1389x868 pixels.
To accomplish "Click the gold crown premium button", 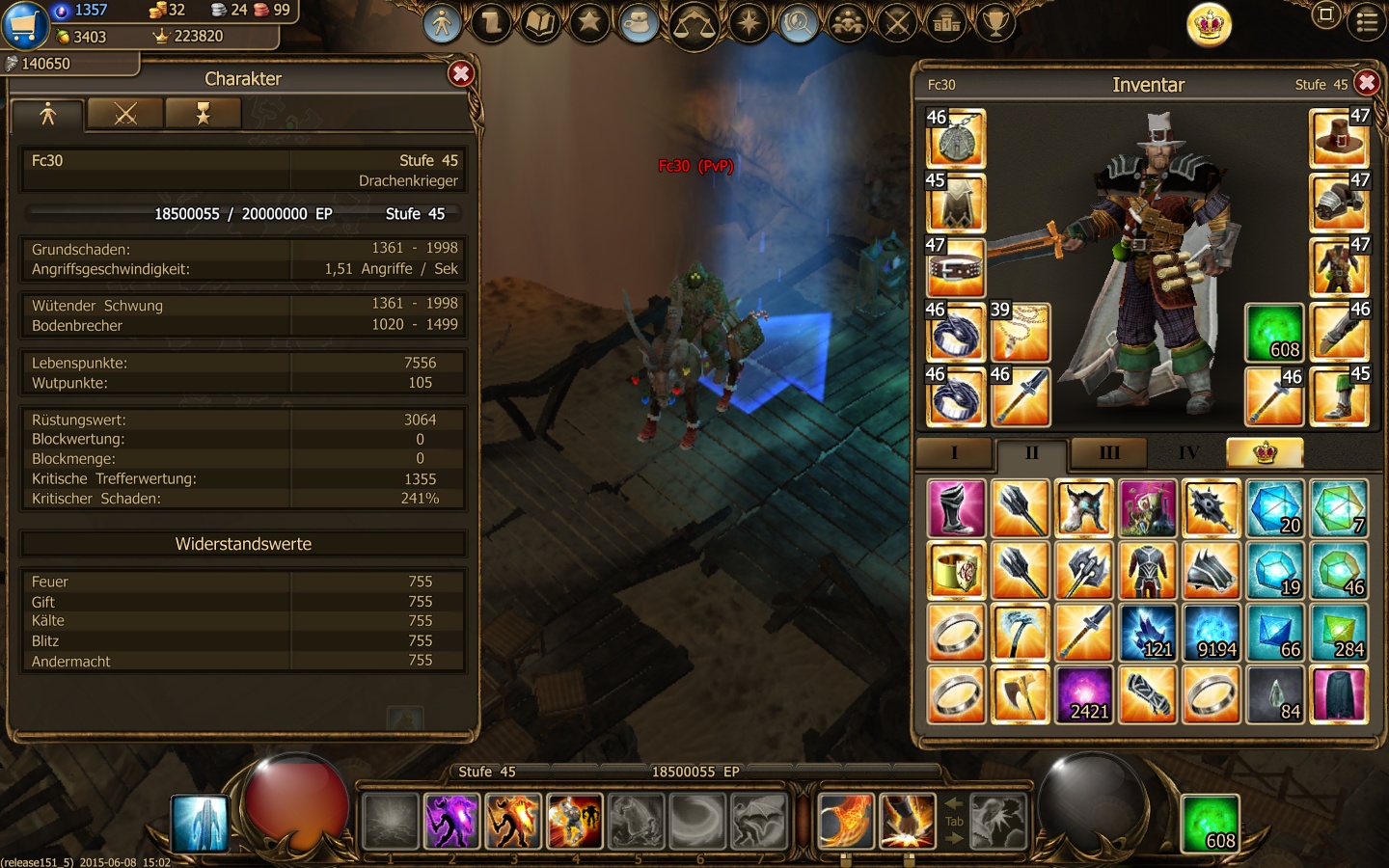I will (1209, 23).
